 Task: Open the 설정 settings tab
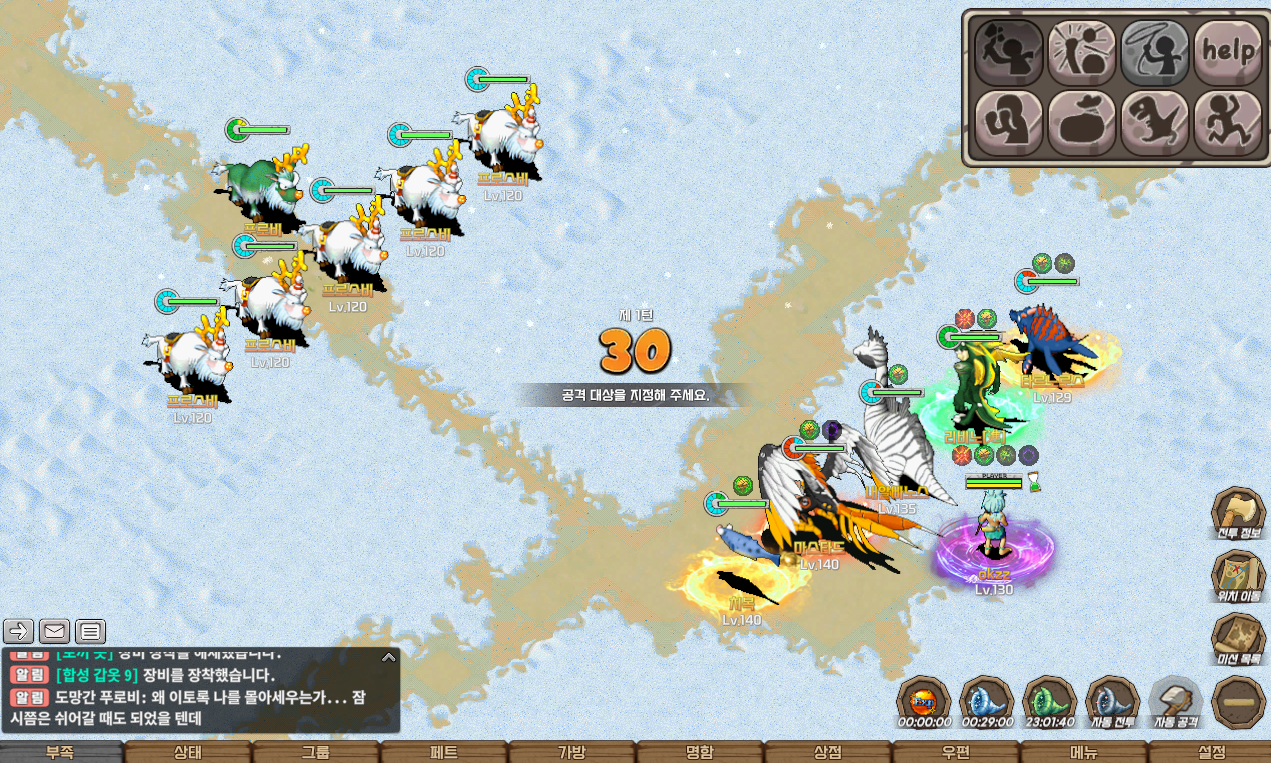[x=1211, y=752]
